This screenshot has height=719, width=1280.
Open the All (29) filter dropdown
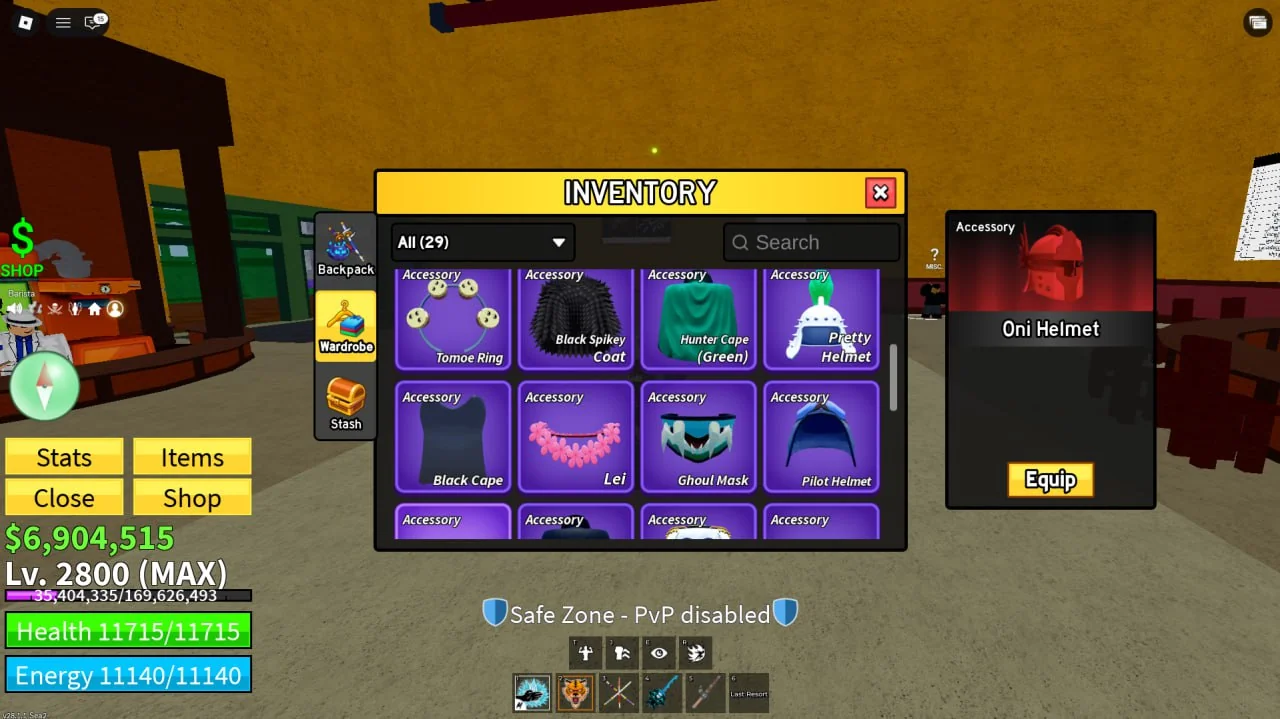[482, 242]
